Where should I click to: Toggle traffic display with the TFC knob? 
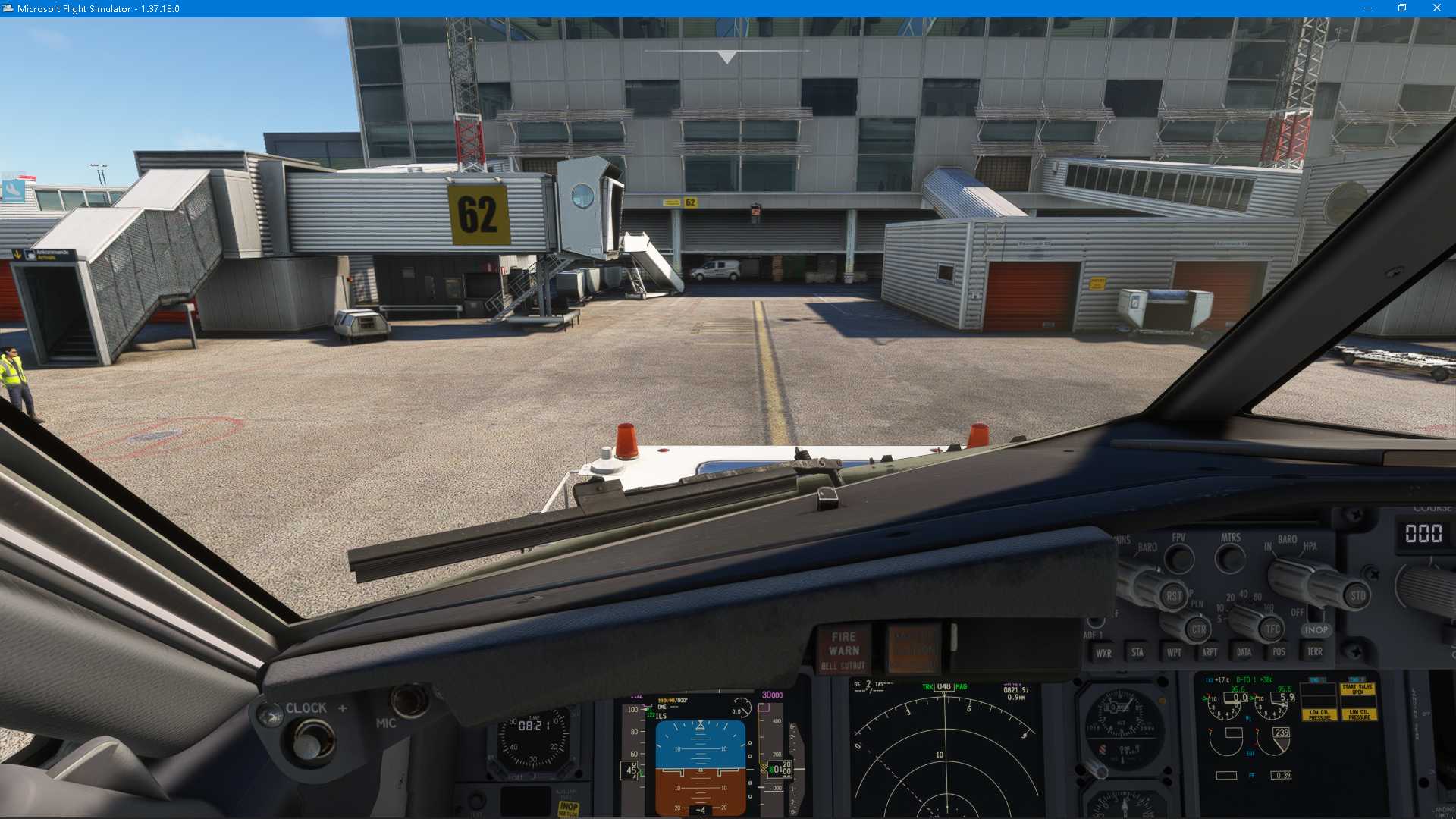tap(1271, 628)
